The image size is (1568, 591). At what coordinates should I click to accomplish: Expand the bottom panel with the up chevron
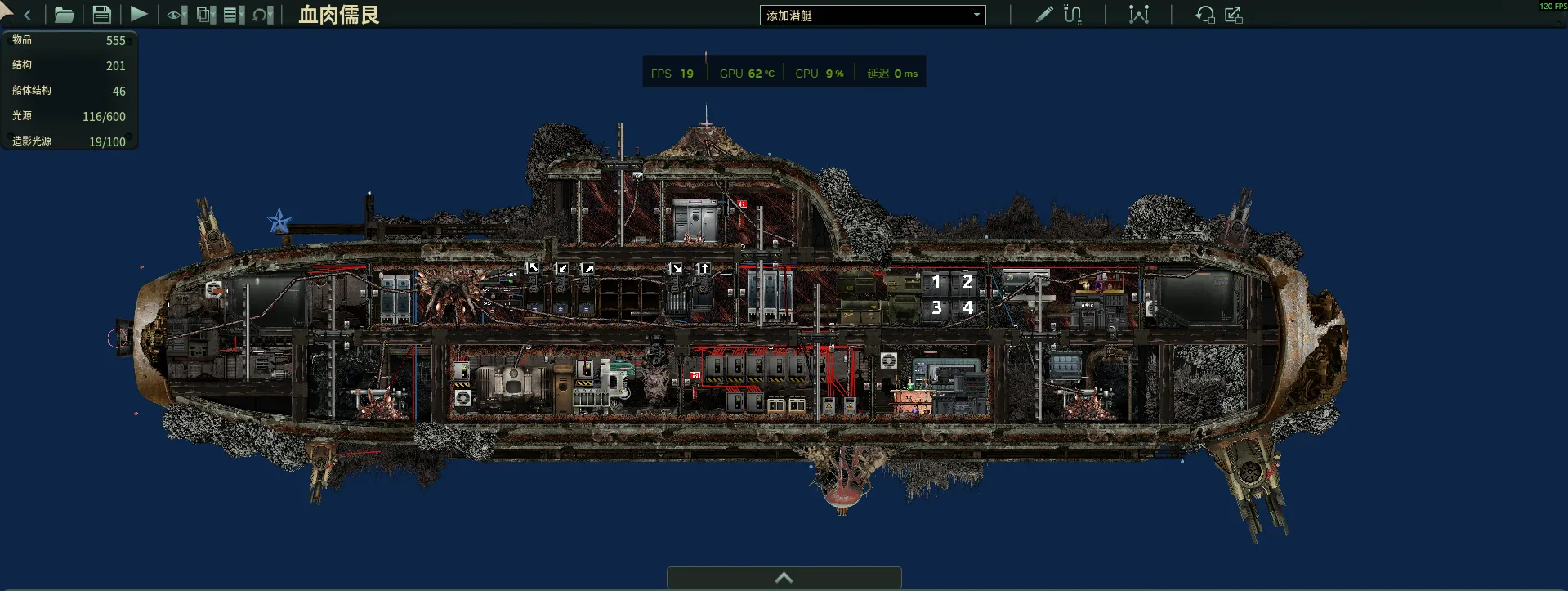click(784, 578)
